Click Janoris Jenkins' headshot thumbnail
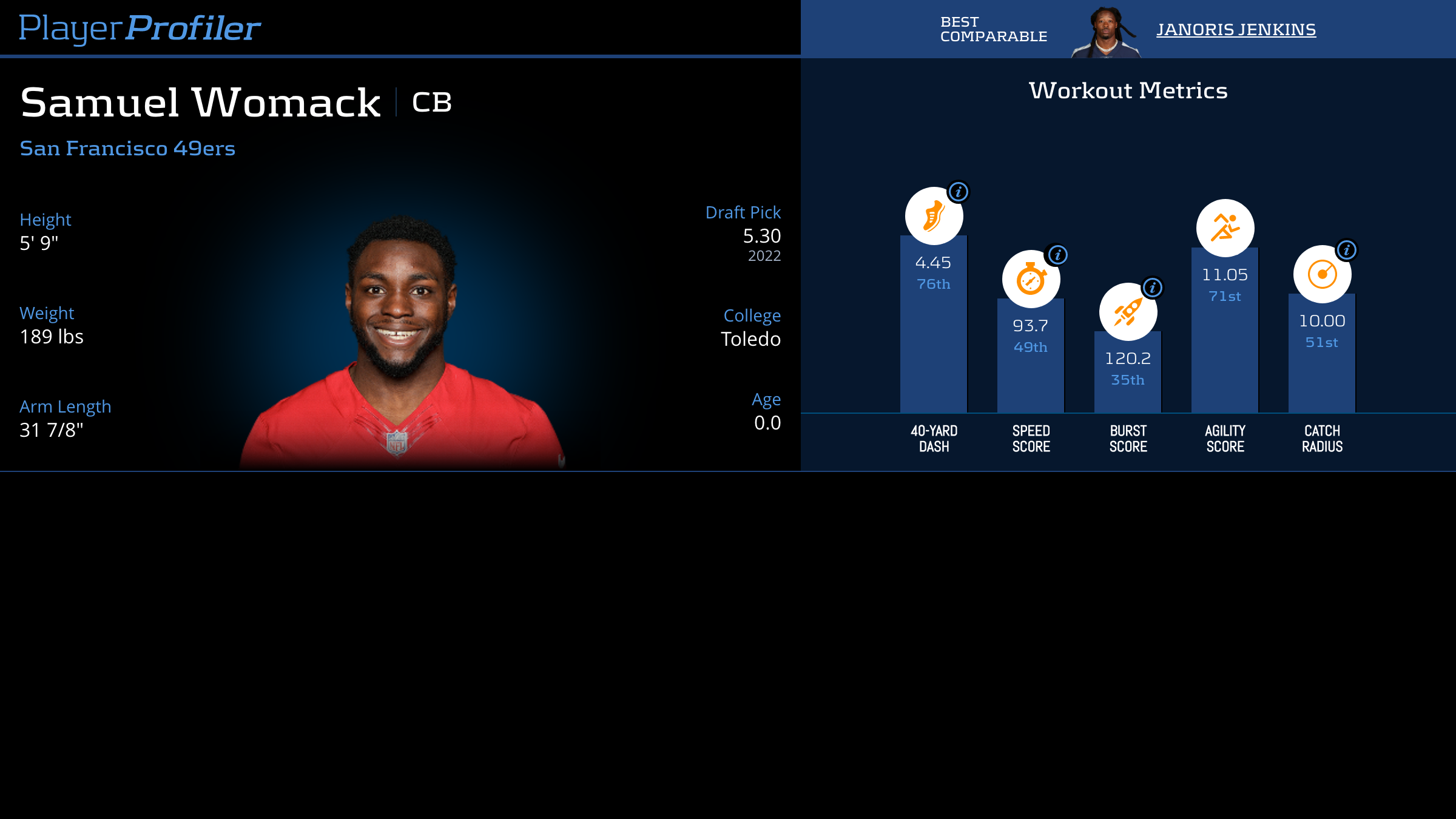This screenshot has height=819, width=1456. (1106, 32)
